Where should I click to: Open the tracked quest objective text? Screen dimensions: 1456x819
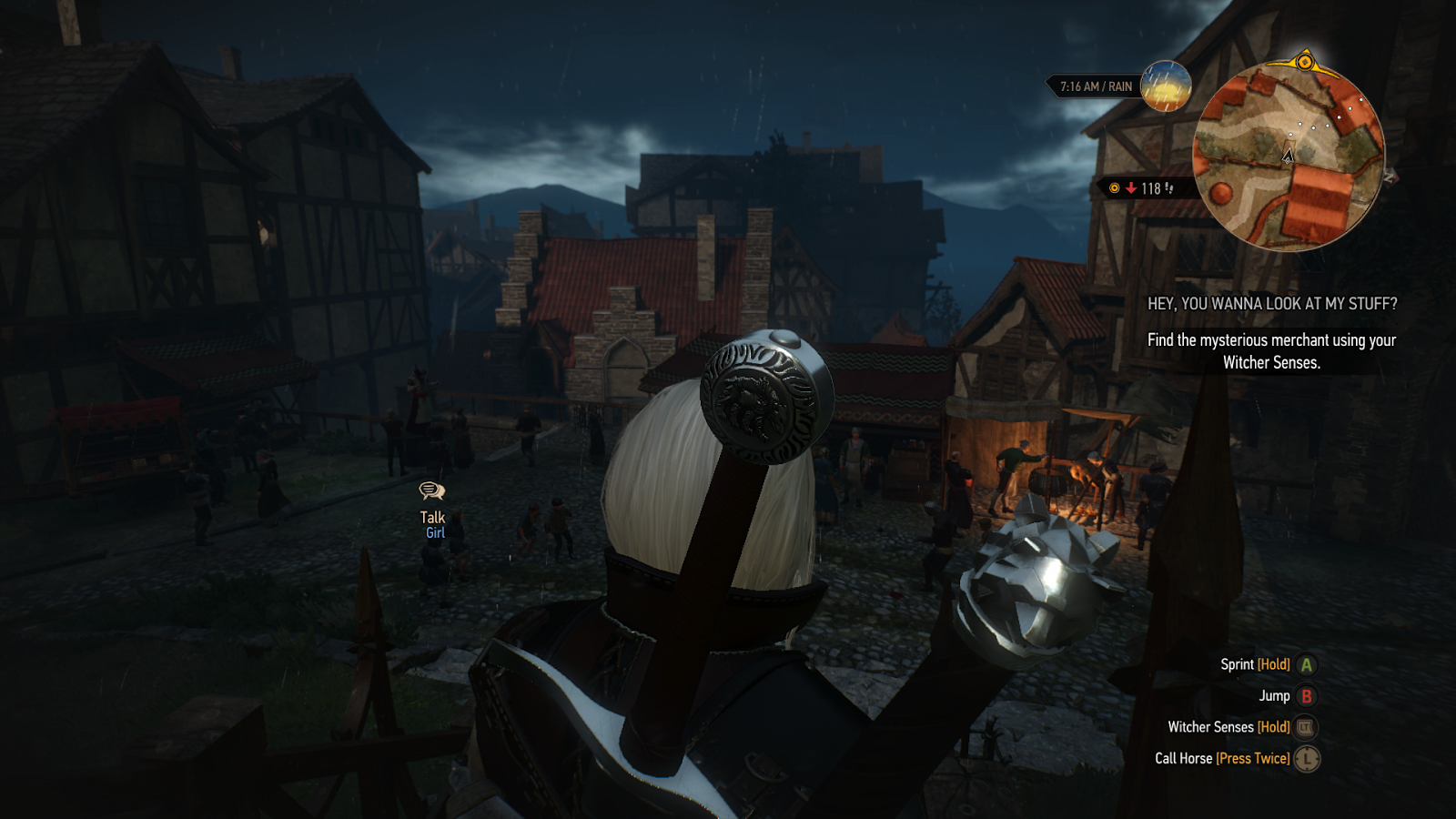pos(1271,350)
